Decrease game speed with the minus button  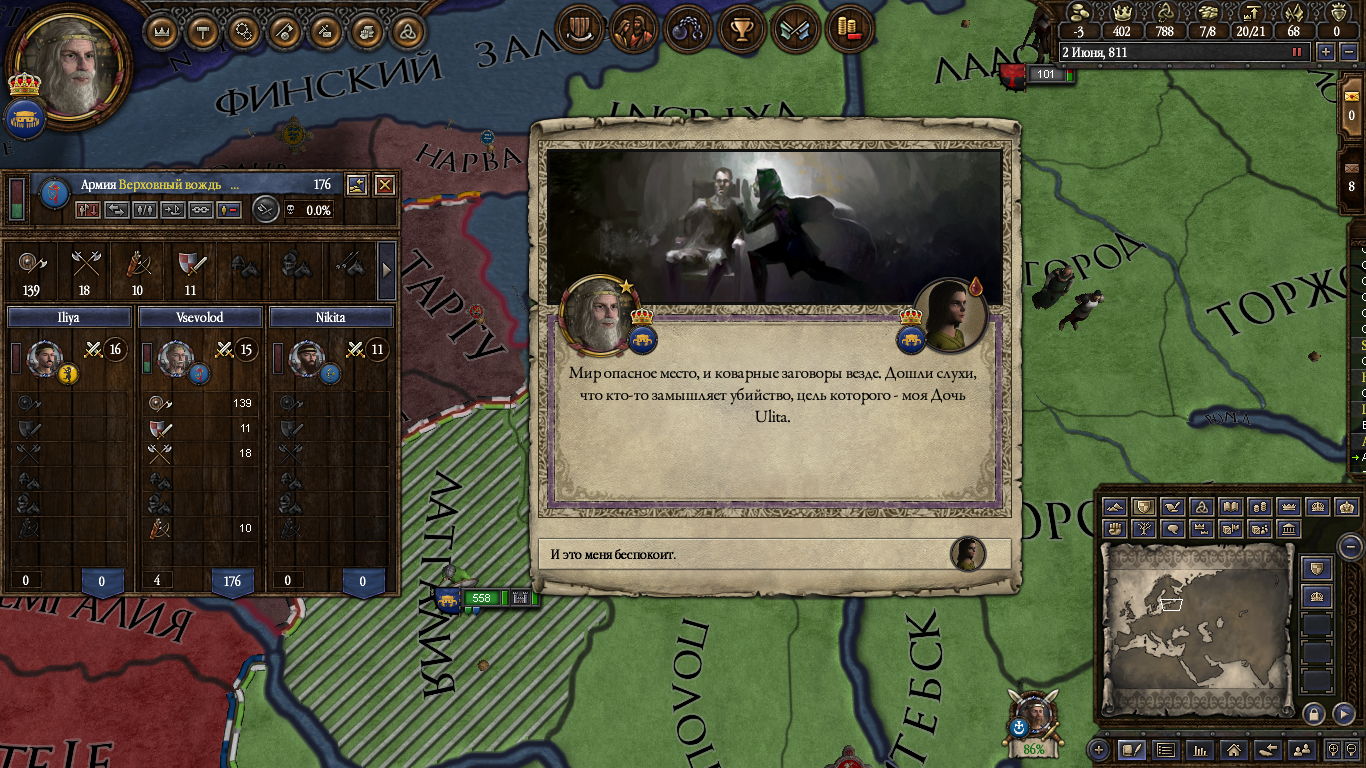coord(1346,52)
